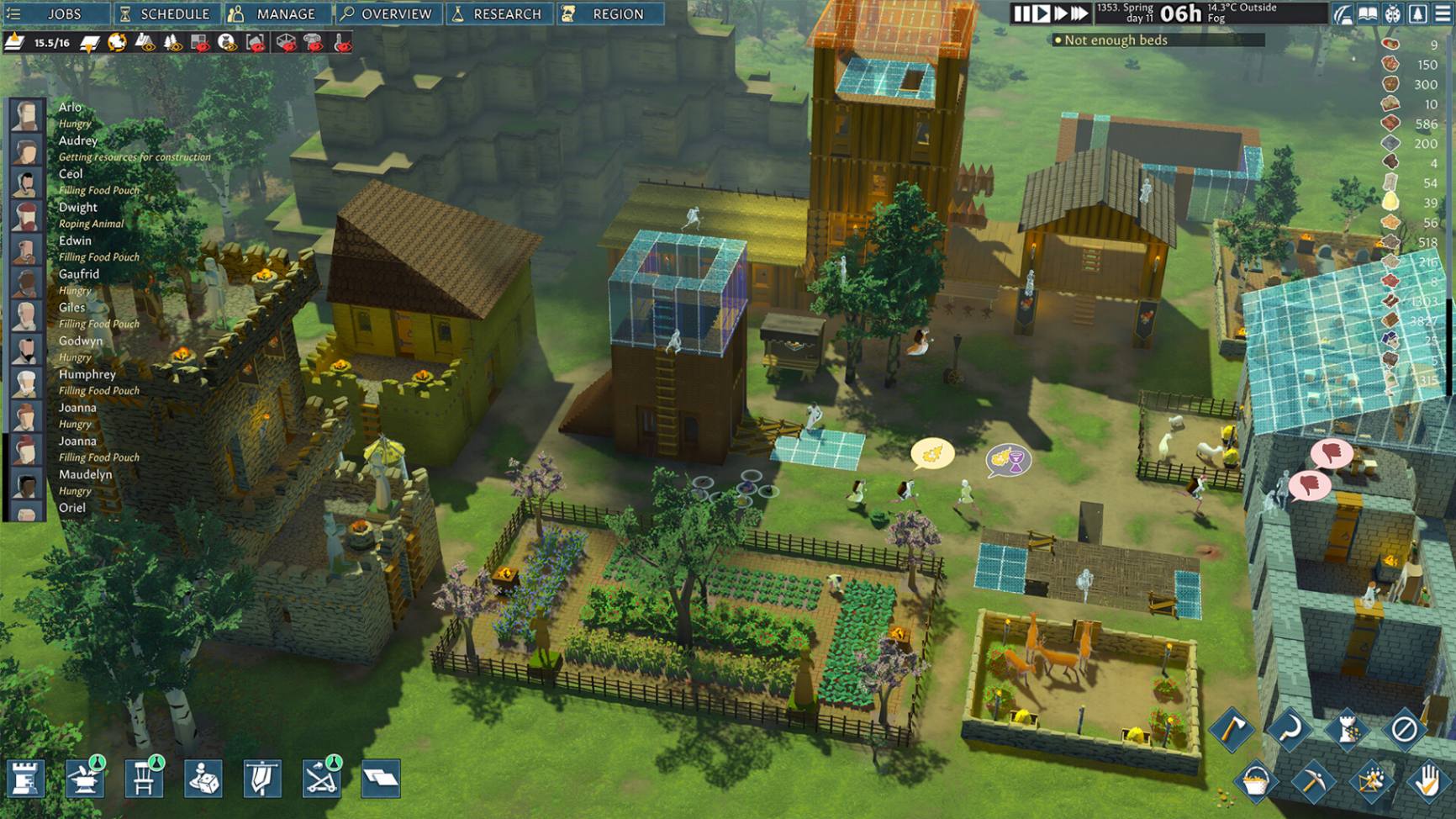1456x819 pixels.
Task: Select the cancel orders tool
Action: 1404,728
